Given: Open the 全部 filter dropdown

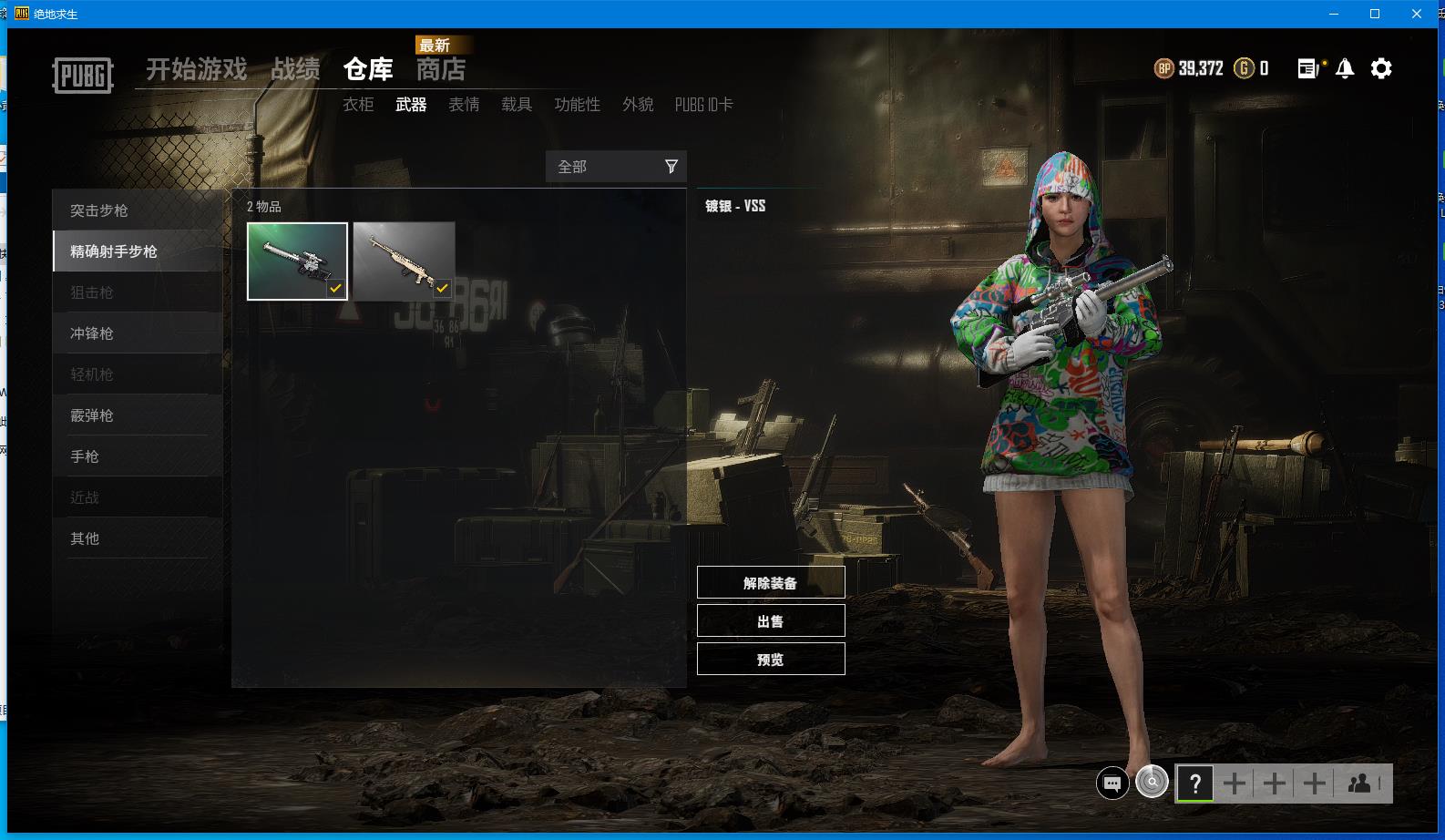Looking at the screenshot, I should (616, 167).
